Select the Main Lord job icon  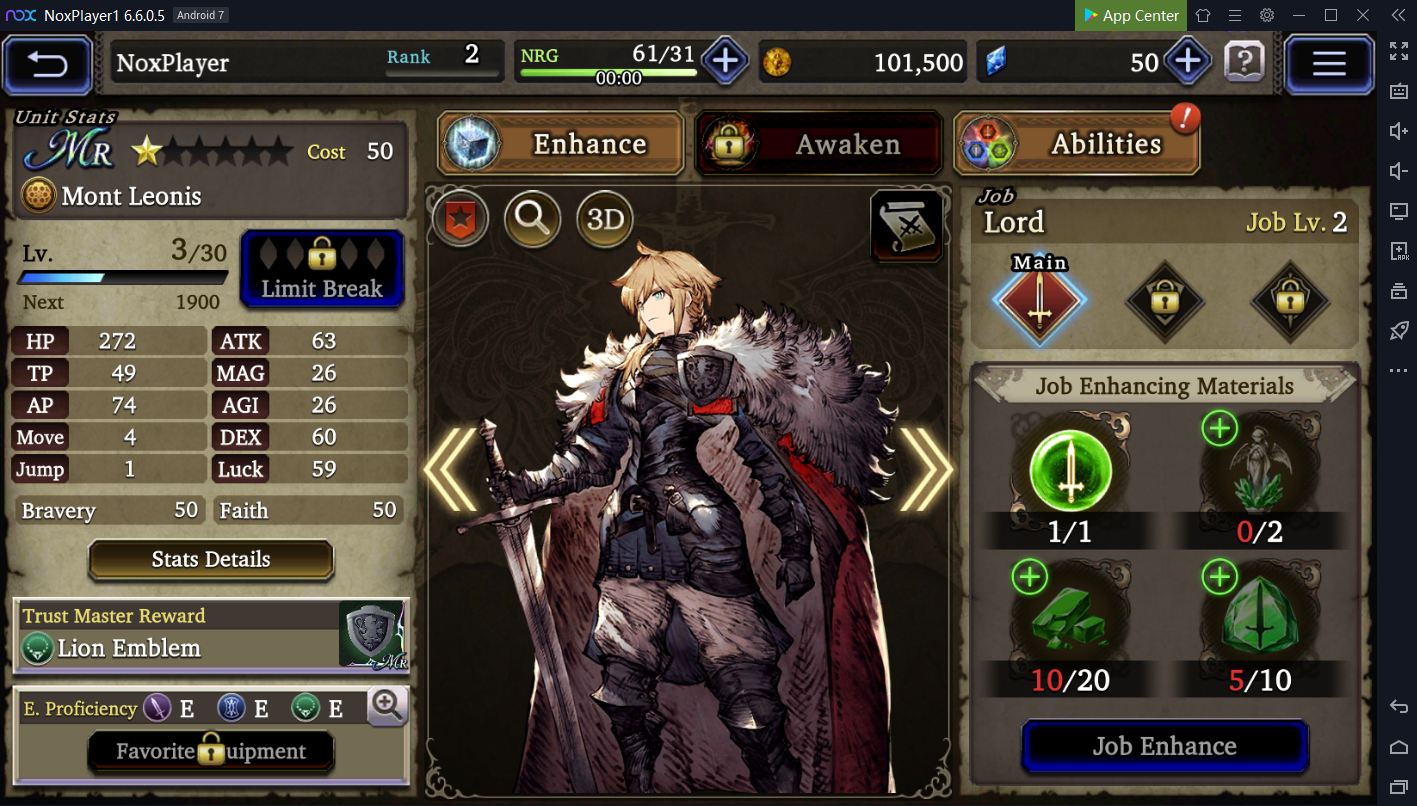click(x=1040, y=301)
